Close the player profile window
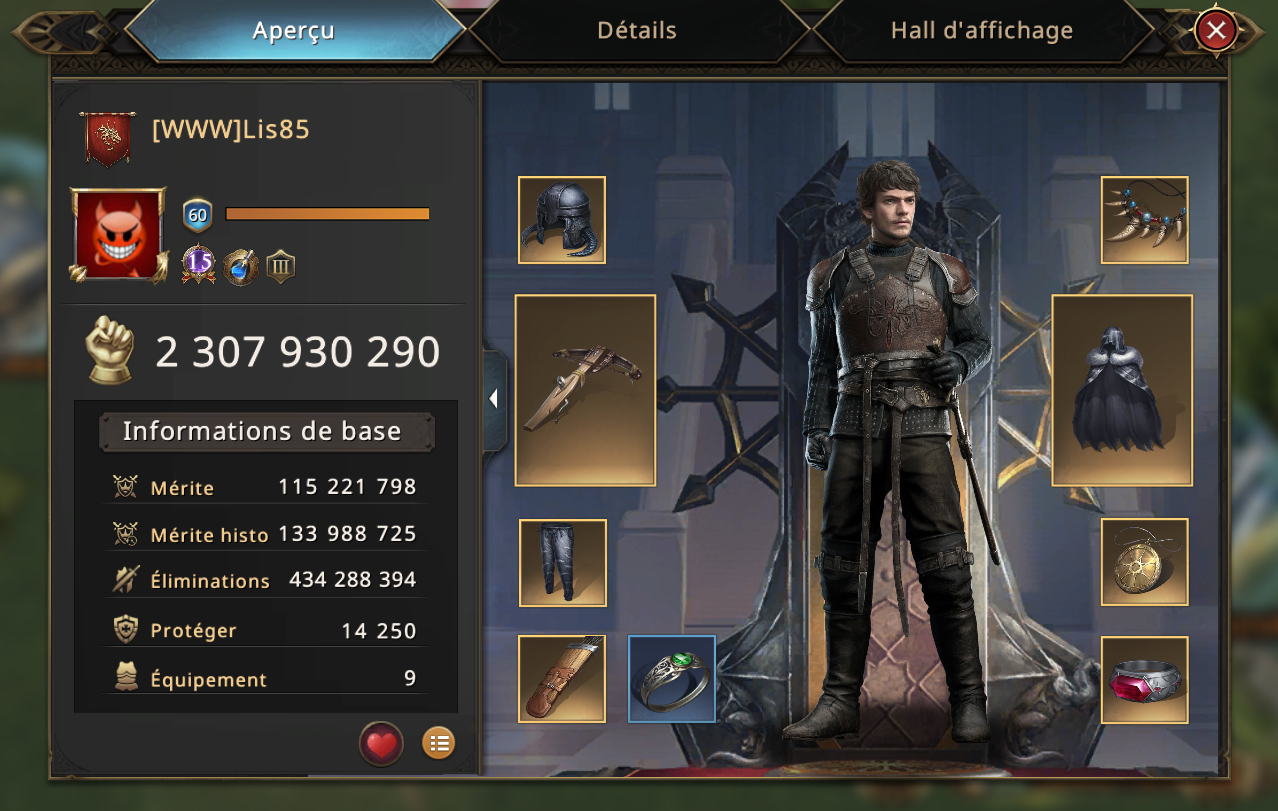 (x=1216, y=31)
